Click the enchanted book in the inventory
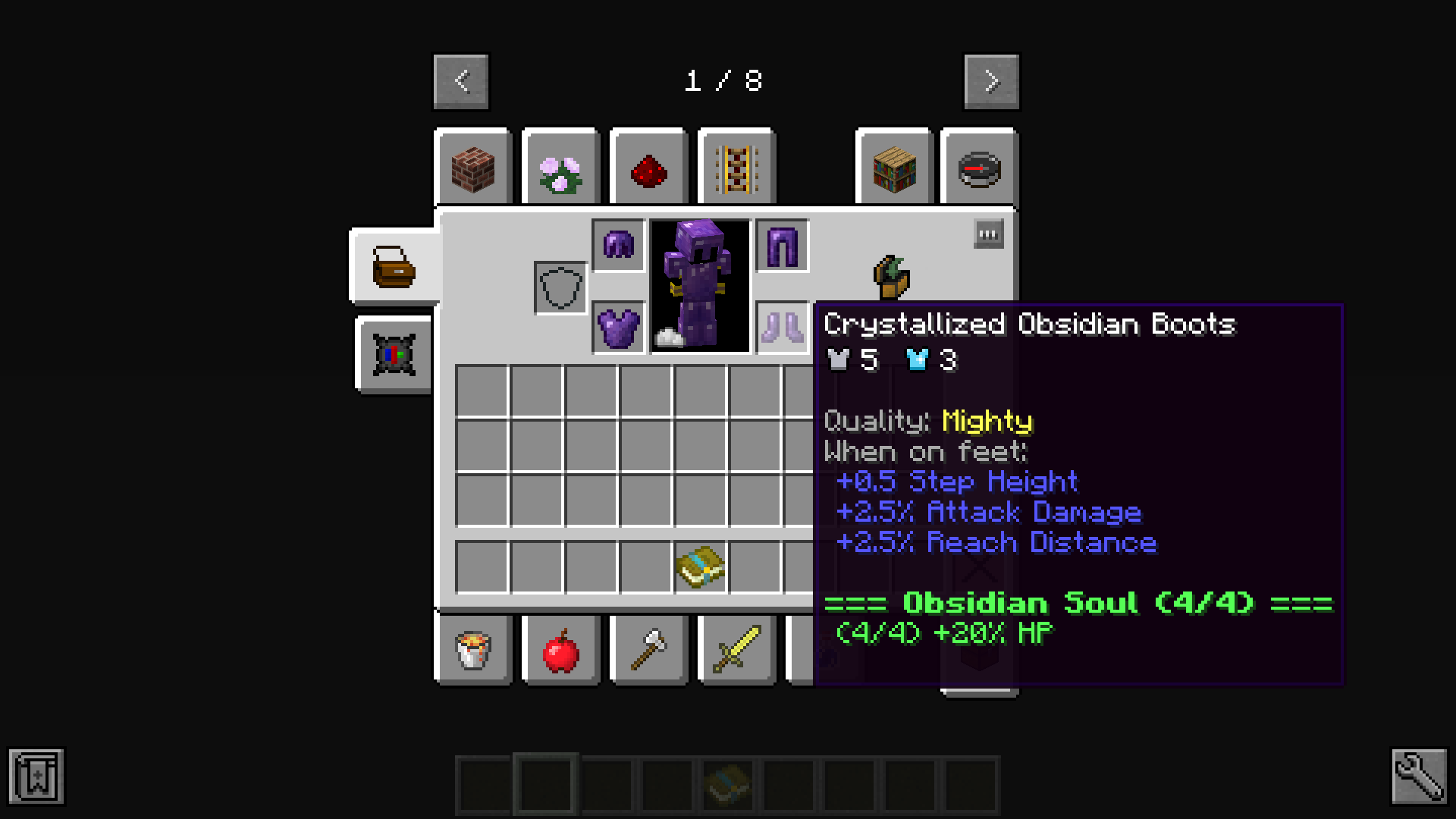 tap(700, 567)
